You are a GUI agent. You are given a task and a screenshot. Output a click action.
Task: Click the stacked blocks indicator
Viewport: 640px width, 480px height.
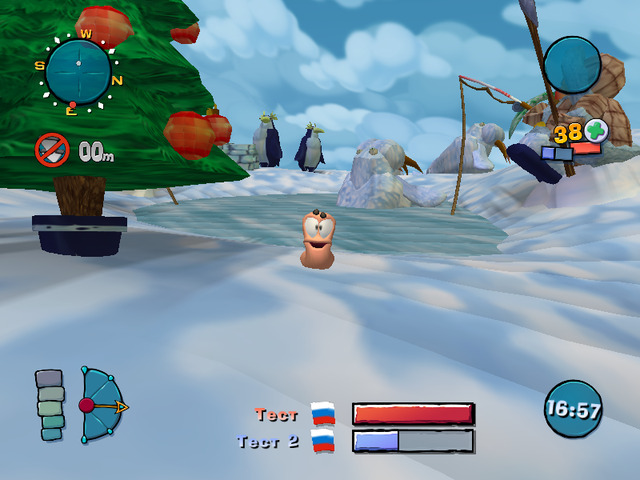pos(50,405)
